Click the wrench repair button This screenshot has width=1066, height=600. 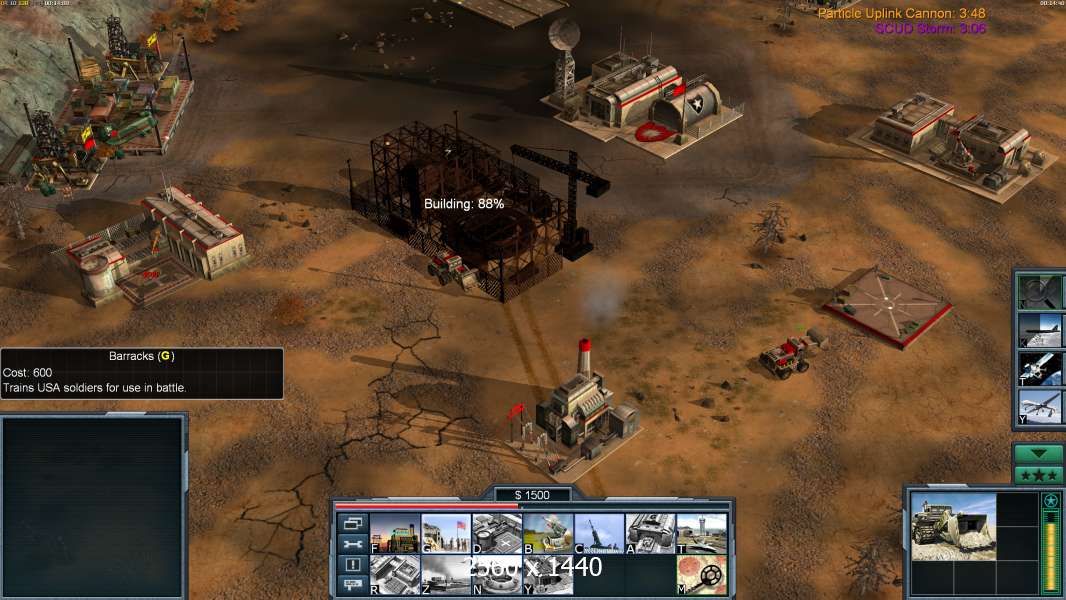(352, 544)
